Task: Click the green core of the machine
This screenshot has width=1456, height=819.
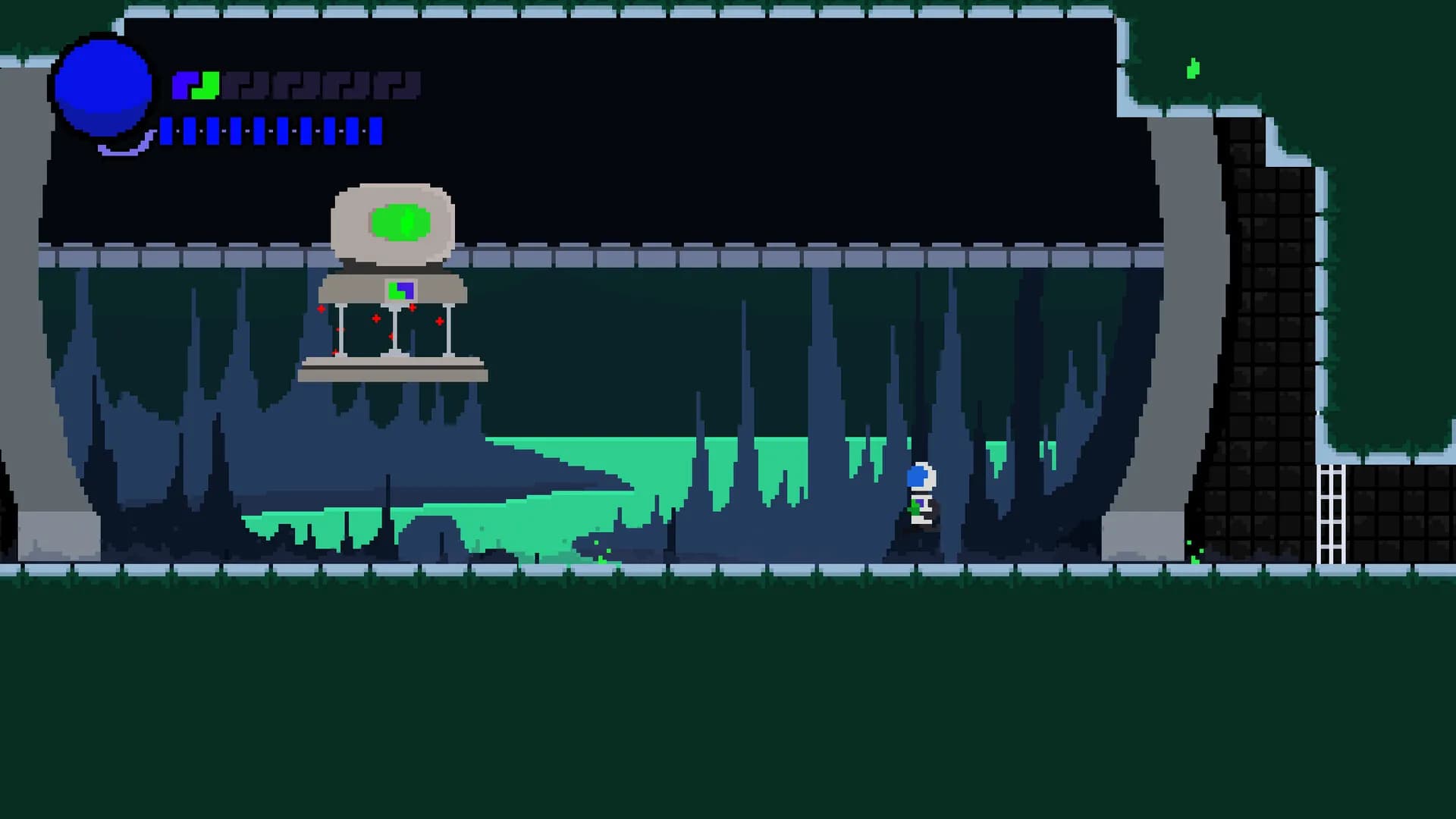Action: pyautogui.click(x=400, y=221)
